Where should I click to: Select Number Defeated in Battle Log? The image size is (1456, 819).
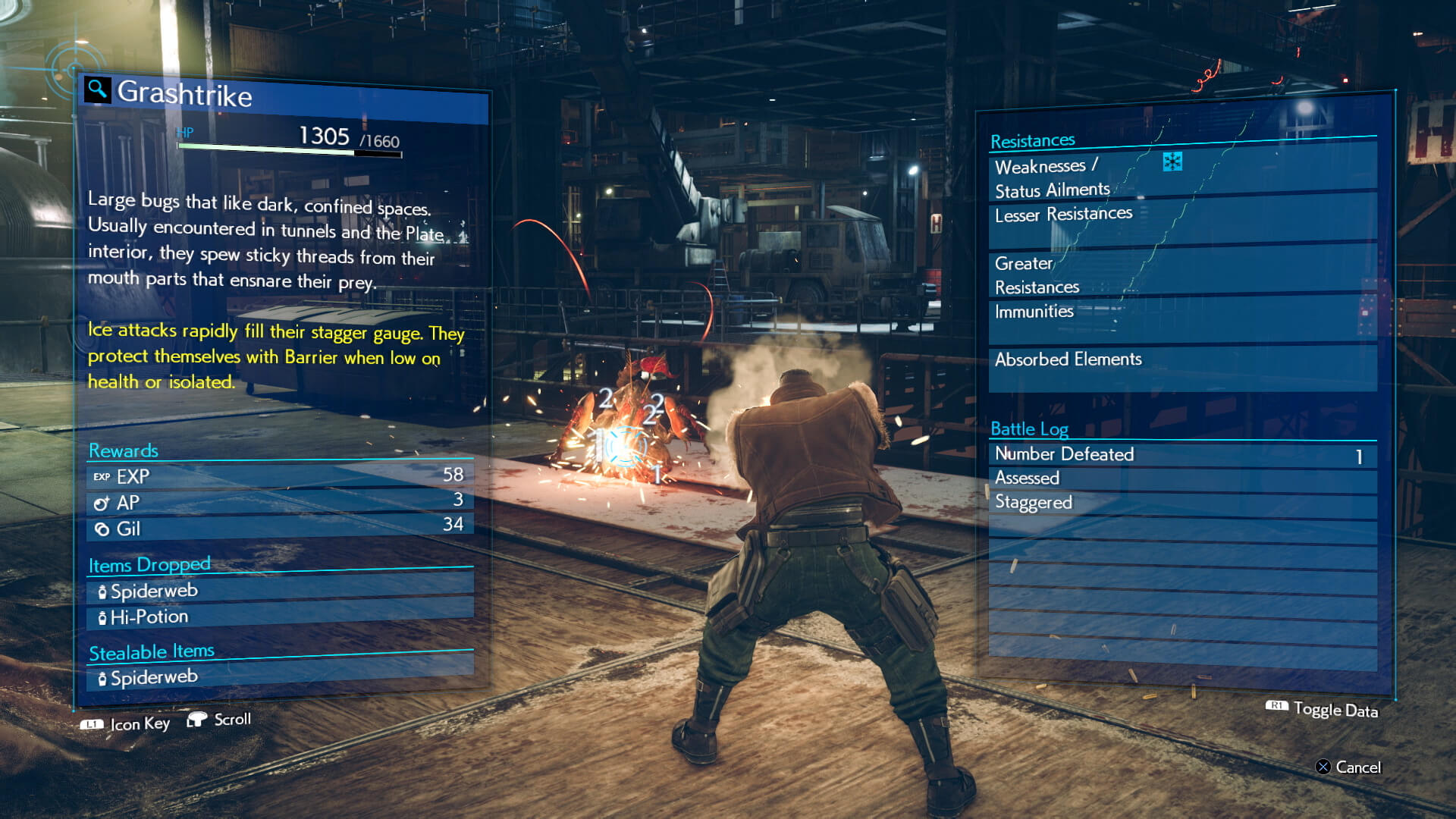pyautogui.click(x=1181, y=454)
